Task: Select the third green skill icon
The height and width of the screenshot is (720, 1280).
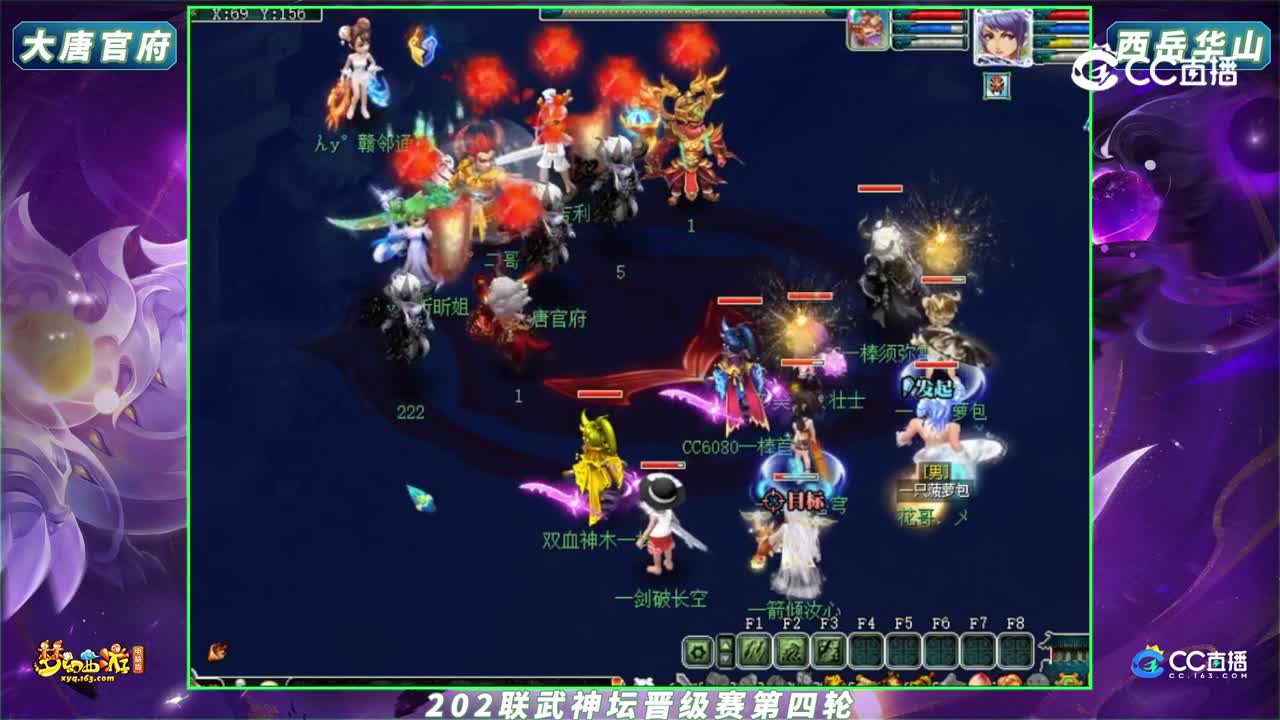Action: (826, 652)
